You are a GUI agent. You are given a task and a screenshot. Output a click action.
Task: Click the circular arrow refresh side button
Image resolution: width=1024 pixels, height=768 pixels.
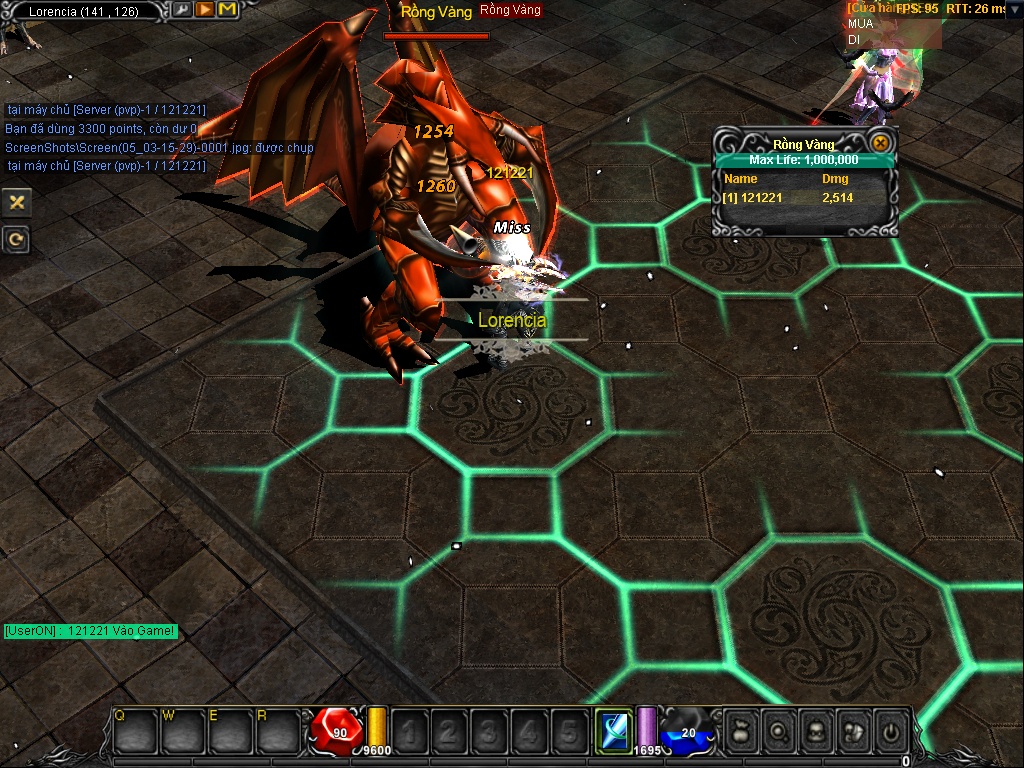(16, 239)
